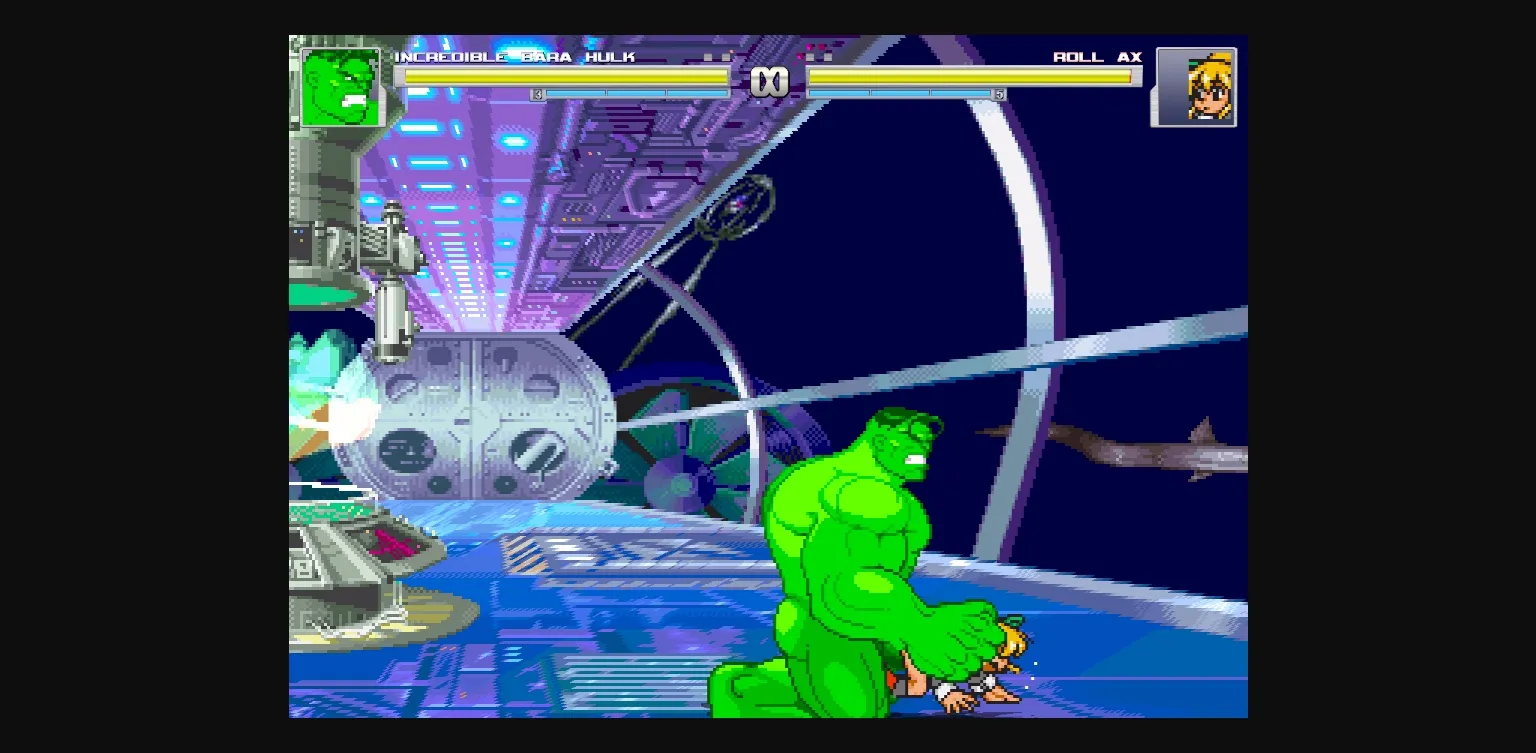Click the Roll Ax character portrait
Screen dimensions: 1536x753
1194,88
